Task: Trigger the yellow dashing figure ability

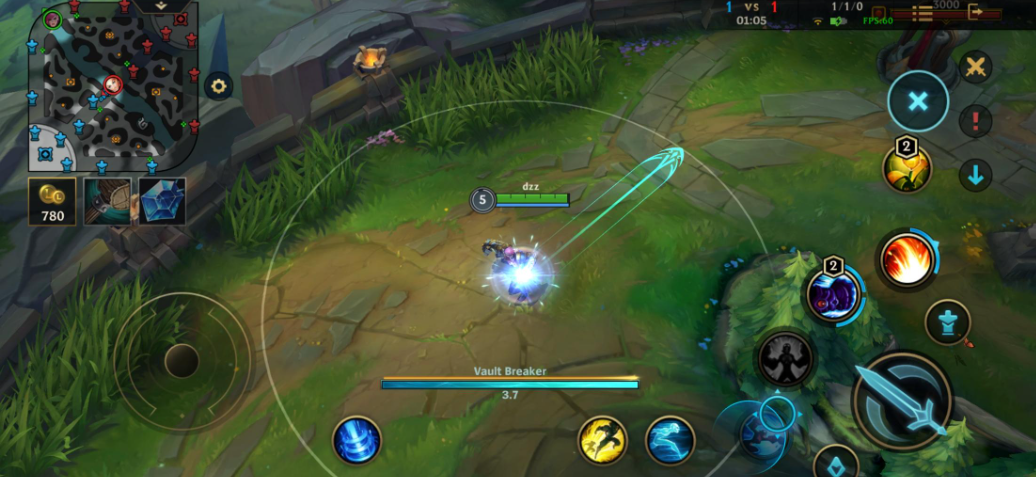Action: click(603, 441)
